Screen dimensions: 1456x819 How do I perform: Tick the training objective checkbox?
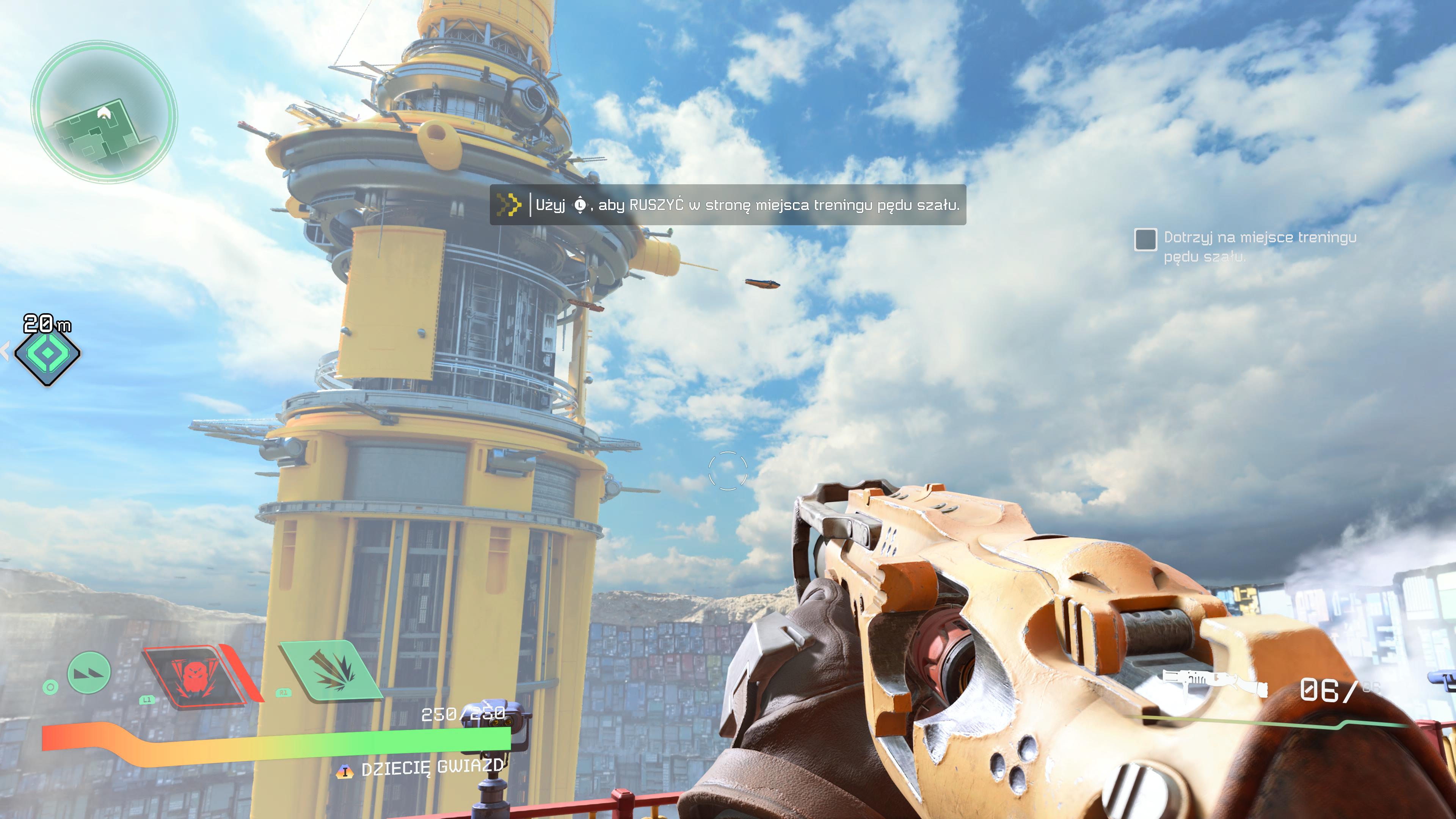click(x=1145, y=239)
